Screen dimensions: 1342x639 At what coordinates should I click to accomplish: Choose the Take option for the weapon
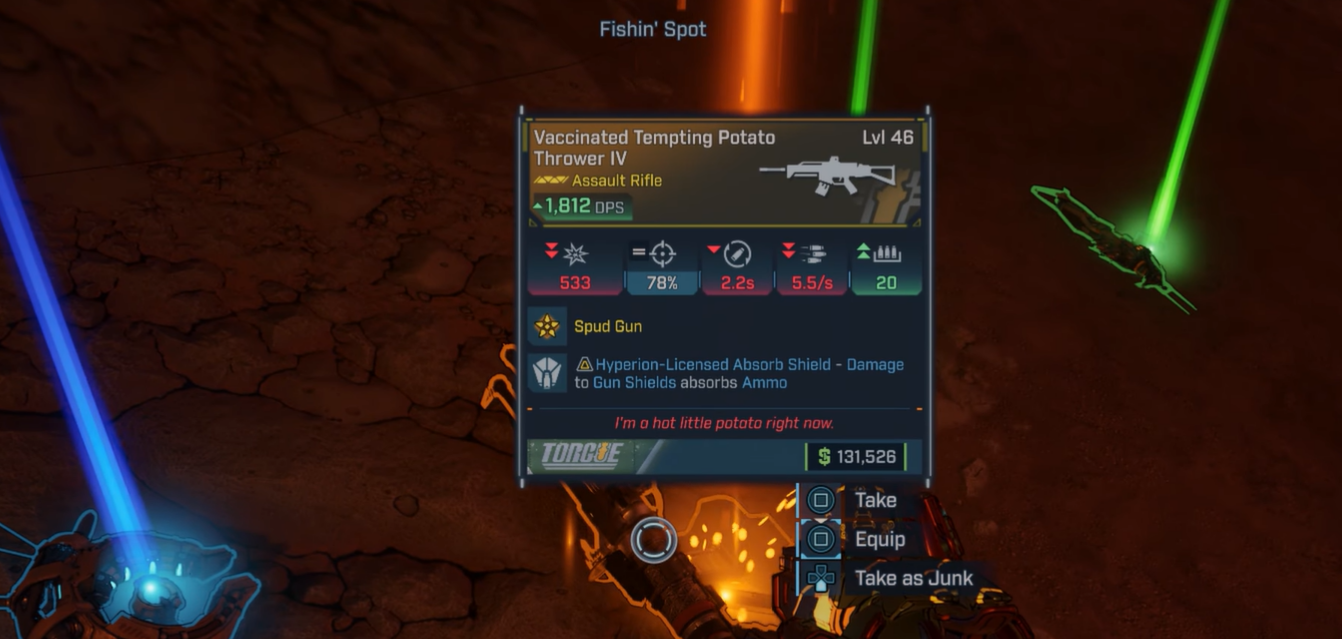[x=874, y=500]
